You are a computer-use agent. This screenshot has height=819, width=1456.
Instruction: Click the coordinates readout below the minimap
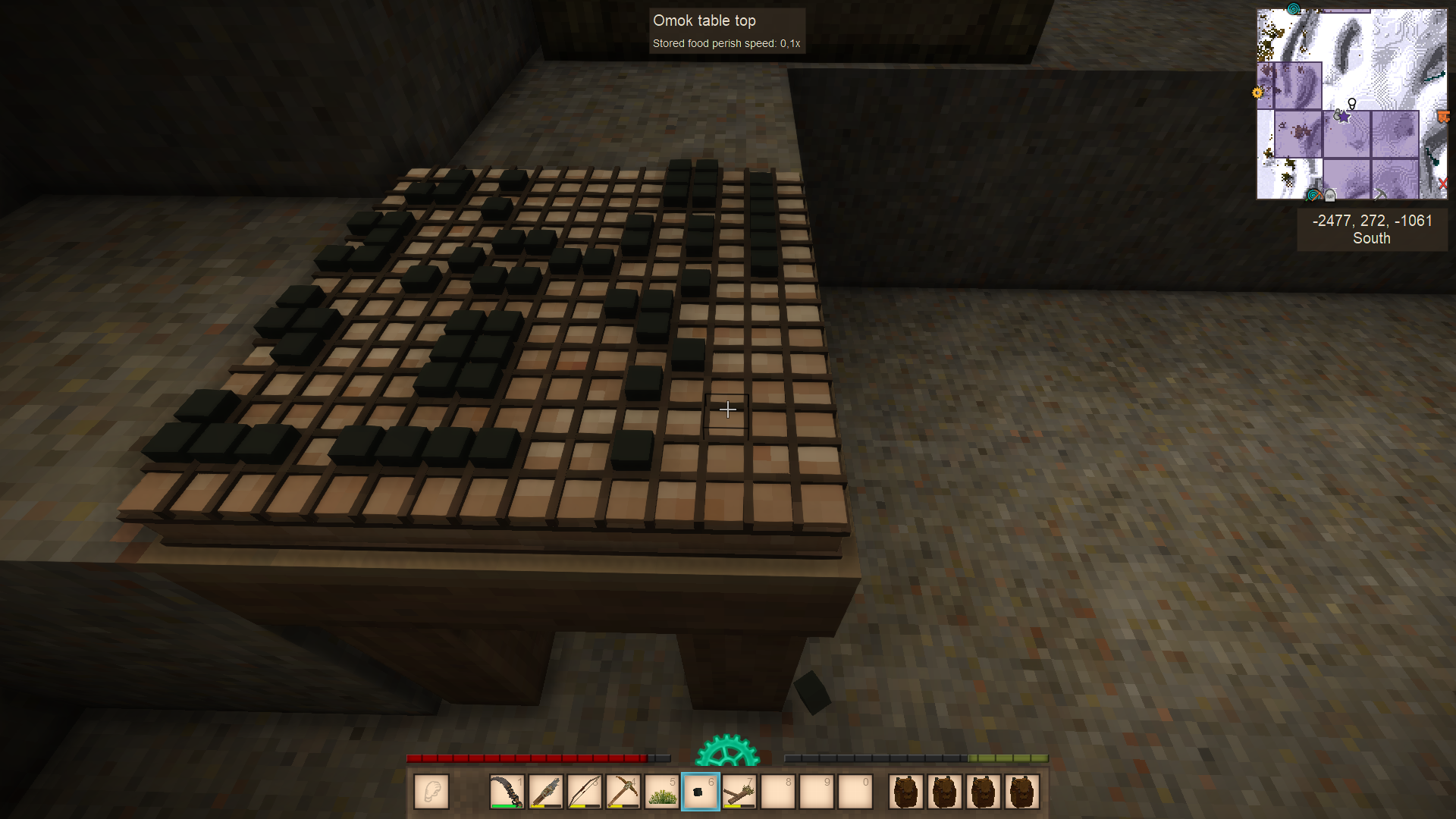[1372, 221]
